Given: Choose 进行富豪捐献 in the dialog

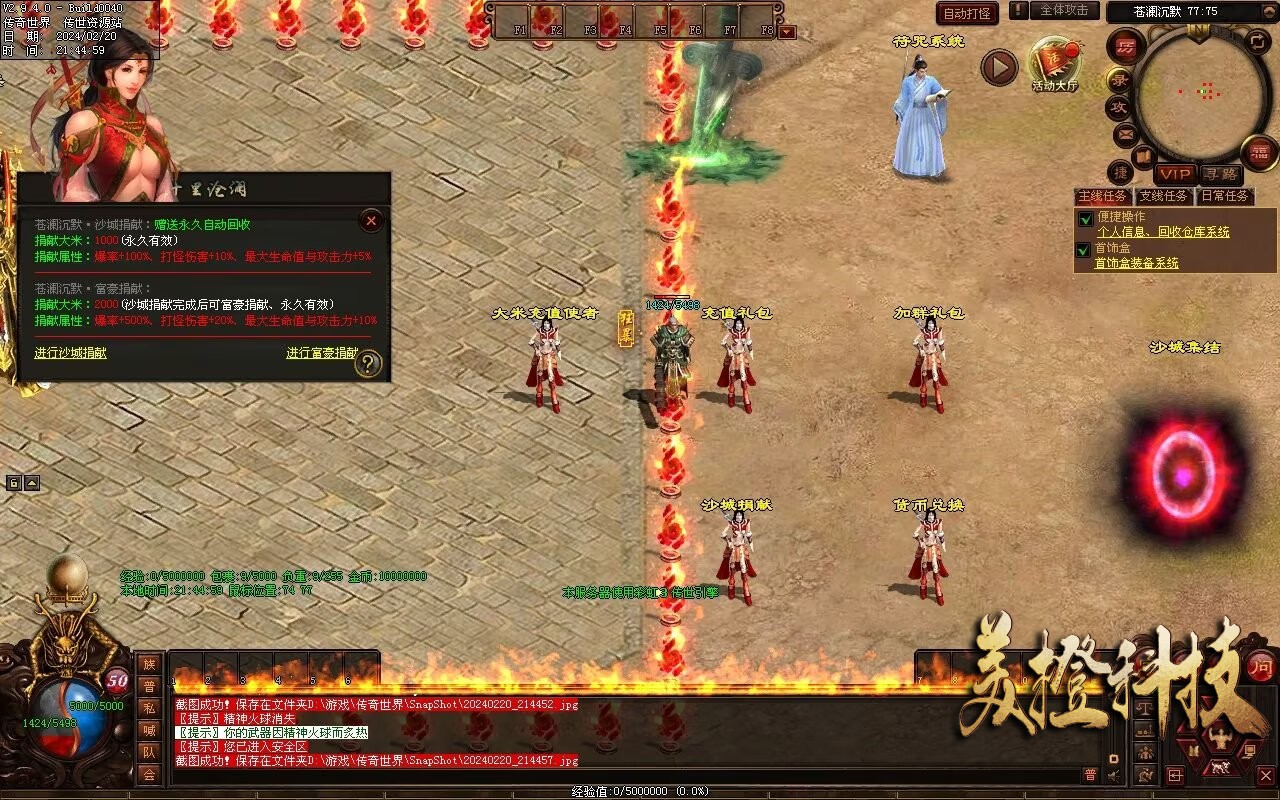Looking at the screenshot, I should click(321, 353).
